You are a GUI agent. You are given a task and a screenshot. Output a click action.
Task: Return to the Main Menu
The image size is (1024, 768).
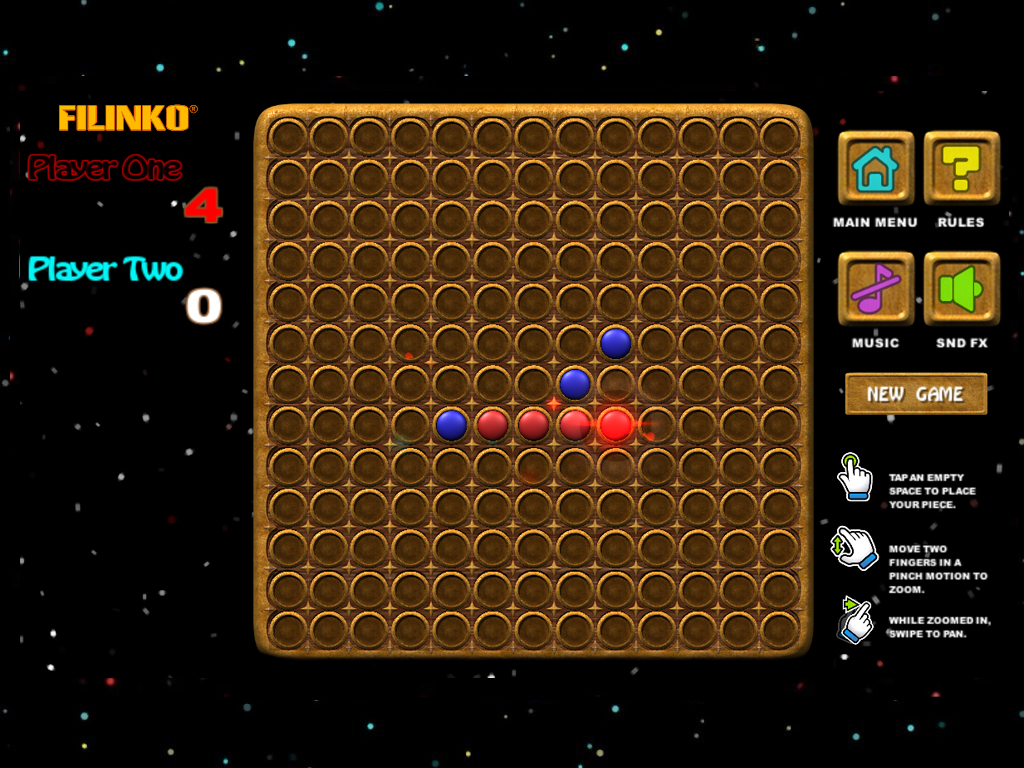pos(875,168)
